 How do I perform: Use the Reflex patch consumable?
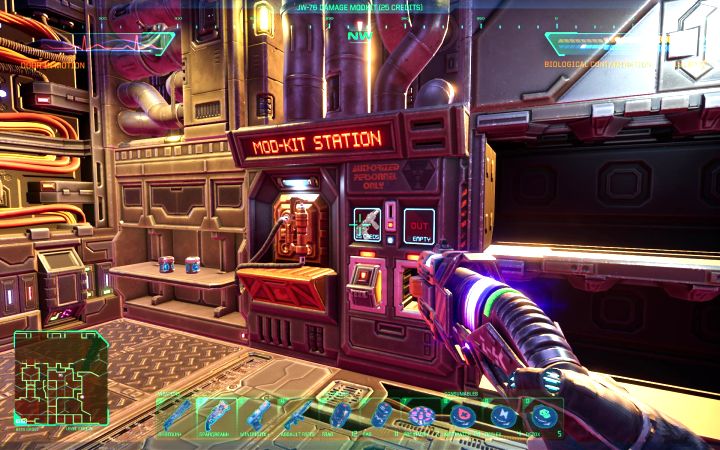coord(504,414)
